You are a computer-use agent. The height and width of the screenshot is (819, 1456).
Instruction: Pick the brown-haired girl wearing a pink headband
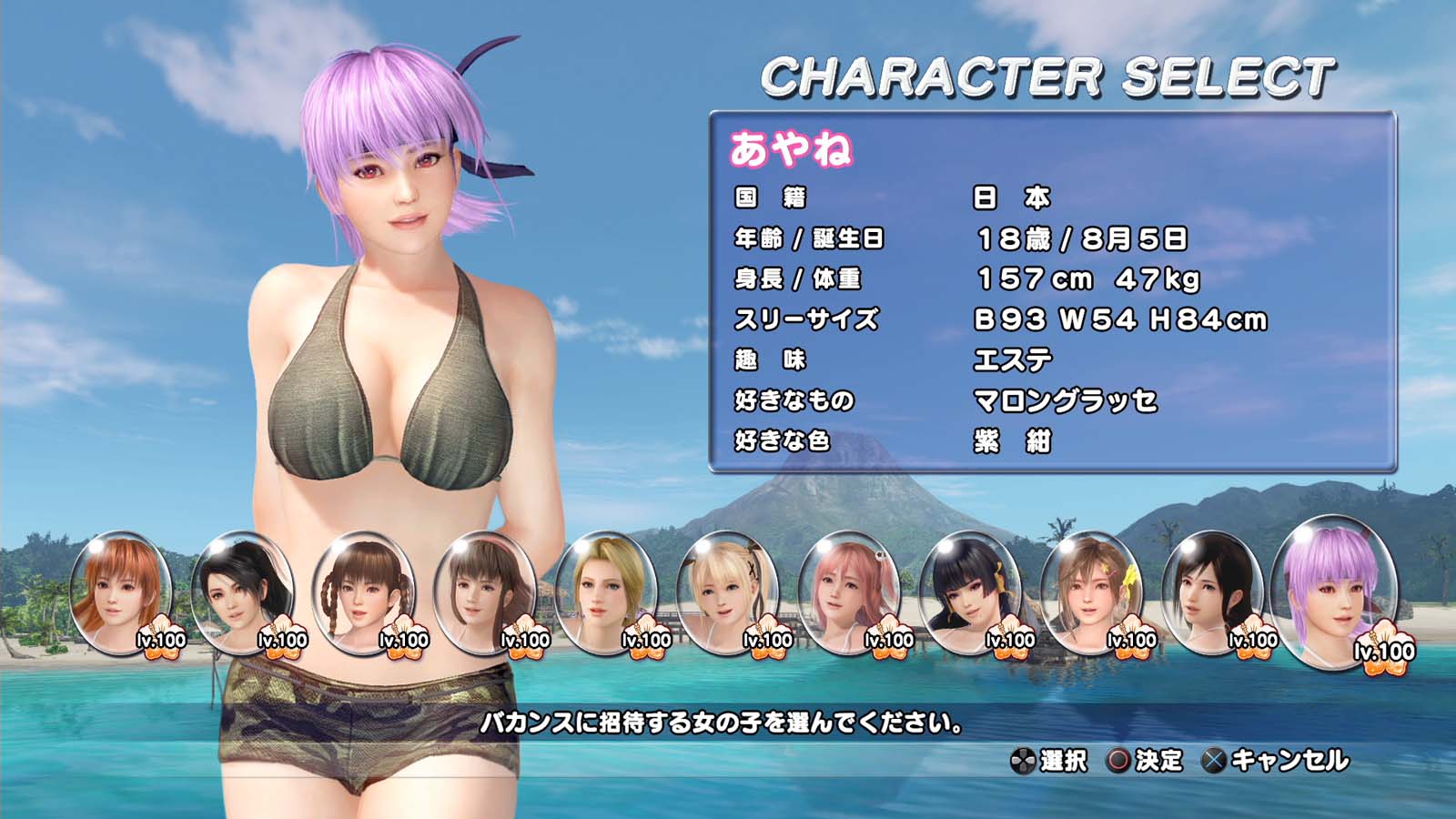coord(484,593)
